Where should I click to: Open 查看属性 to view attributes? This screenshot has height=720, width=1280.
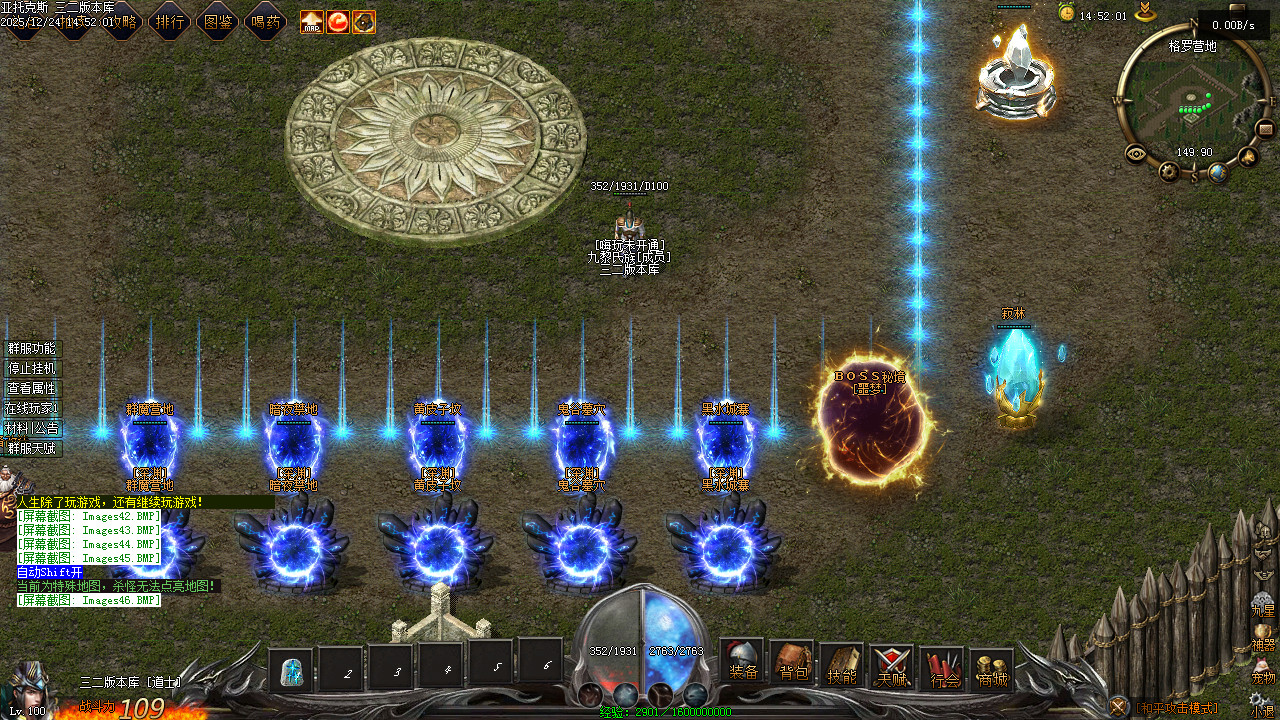coord(32,389)
